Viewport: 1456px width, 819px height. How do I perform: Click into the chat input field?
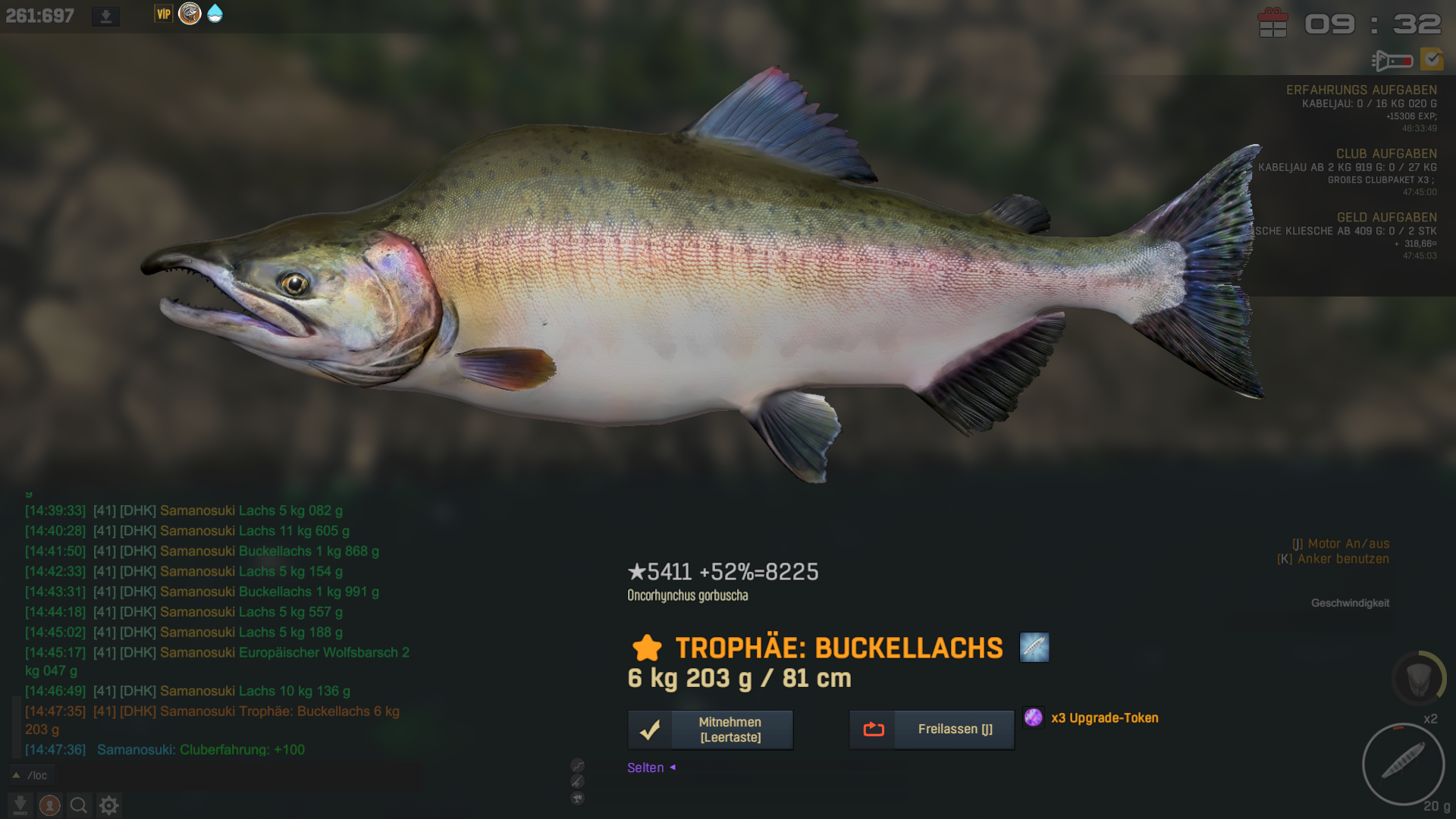(x=227, y=775)
